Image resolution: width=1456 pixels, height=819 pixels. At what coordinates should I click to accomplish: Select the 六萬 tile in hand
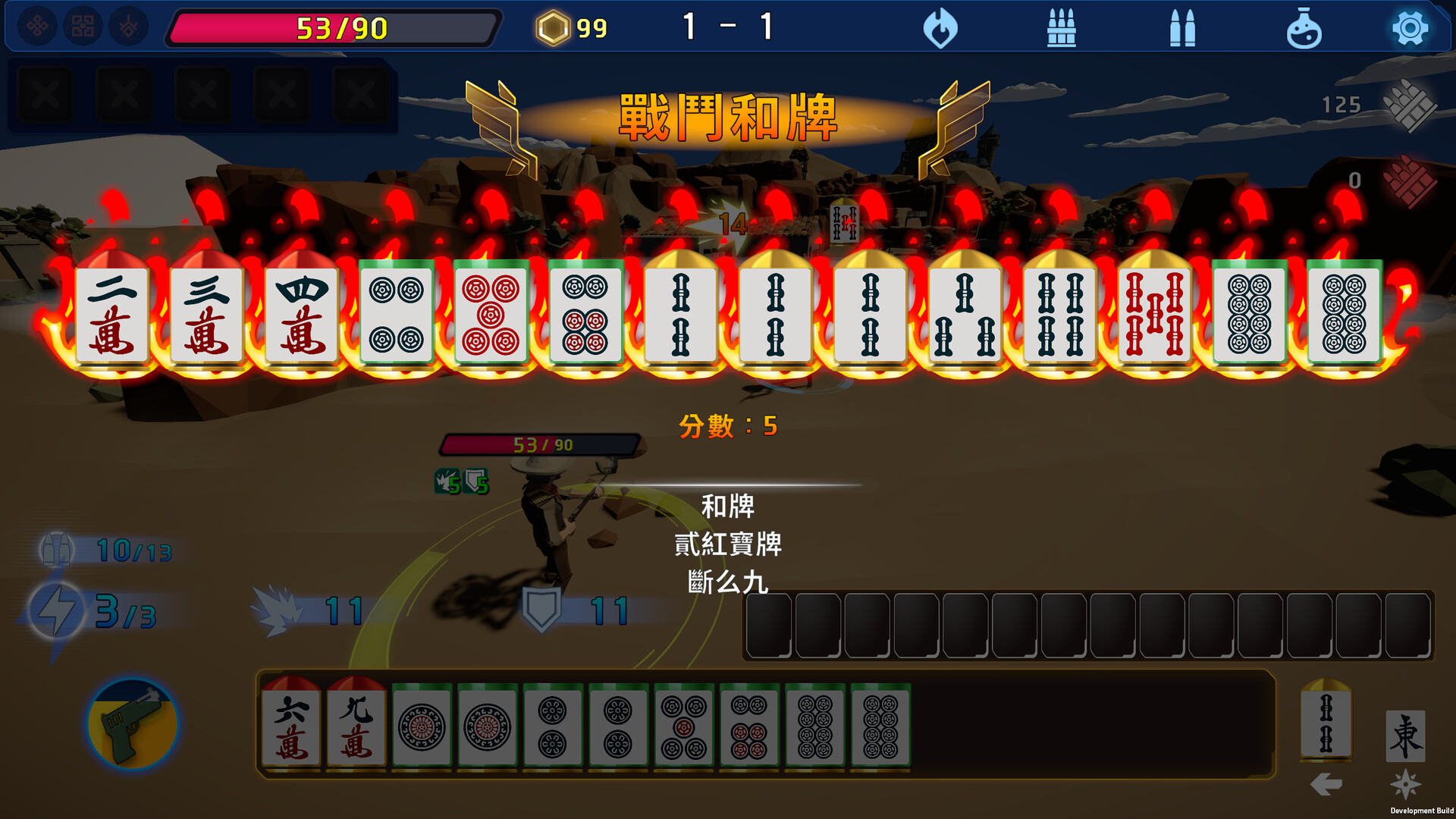point(291,726)
